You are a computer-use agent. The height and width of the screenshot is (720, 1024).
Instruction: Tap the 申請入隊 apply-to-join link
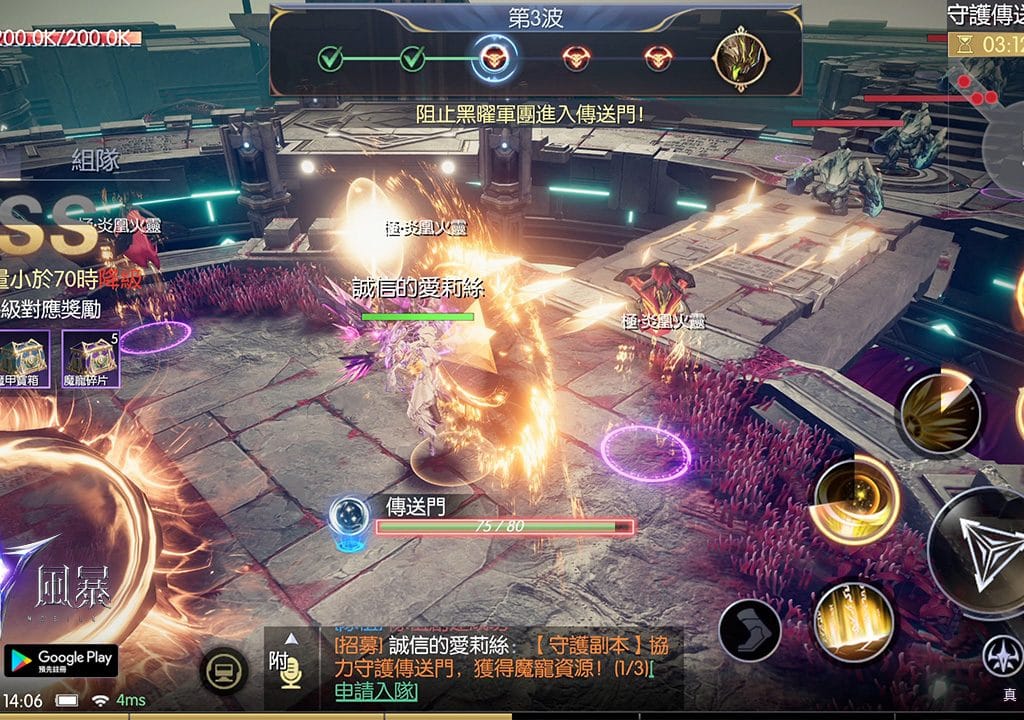point(376,692)
